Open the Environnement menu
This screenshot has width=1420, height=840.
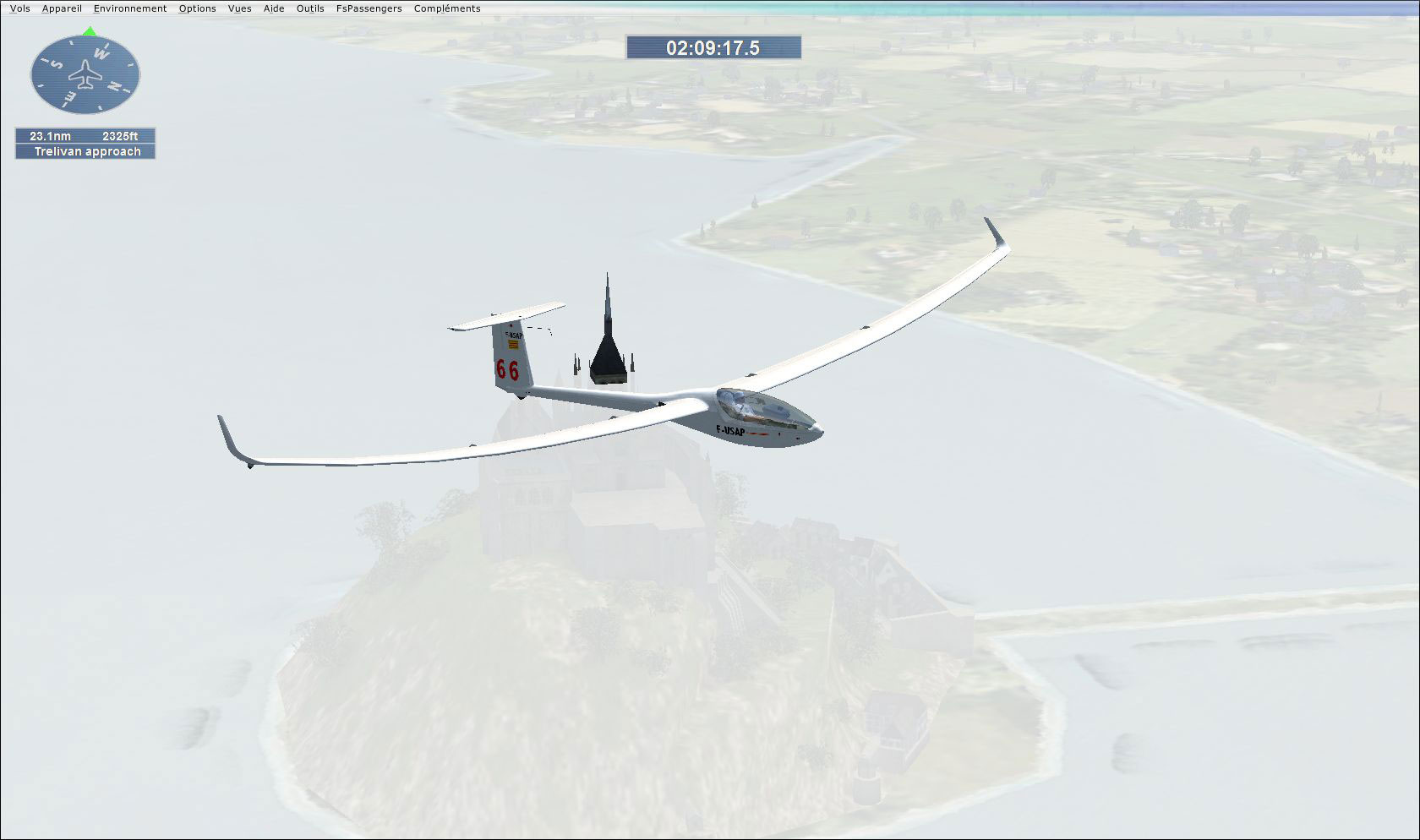[x=130, y=8]
